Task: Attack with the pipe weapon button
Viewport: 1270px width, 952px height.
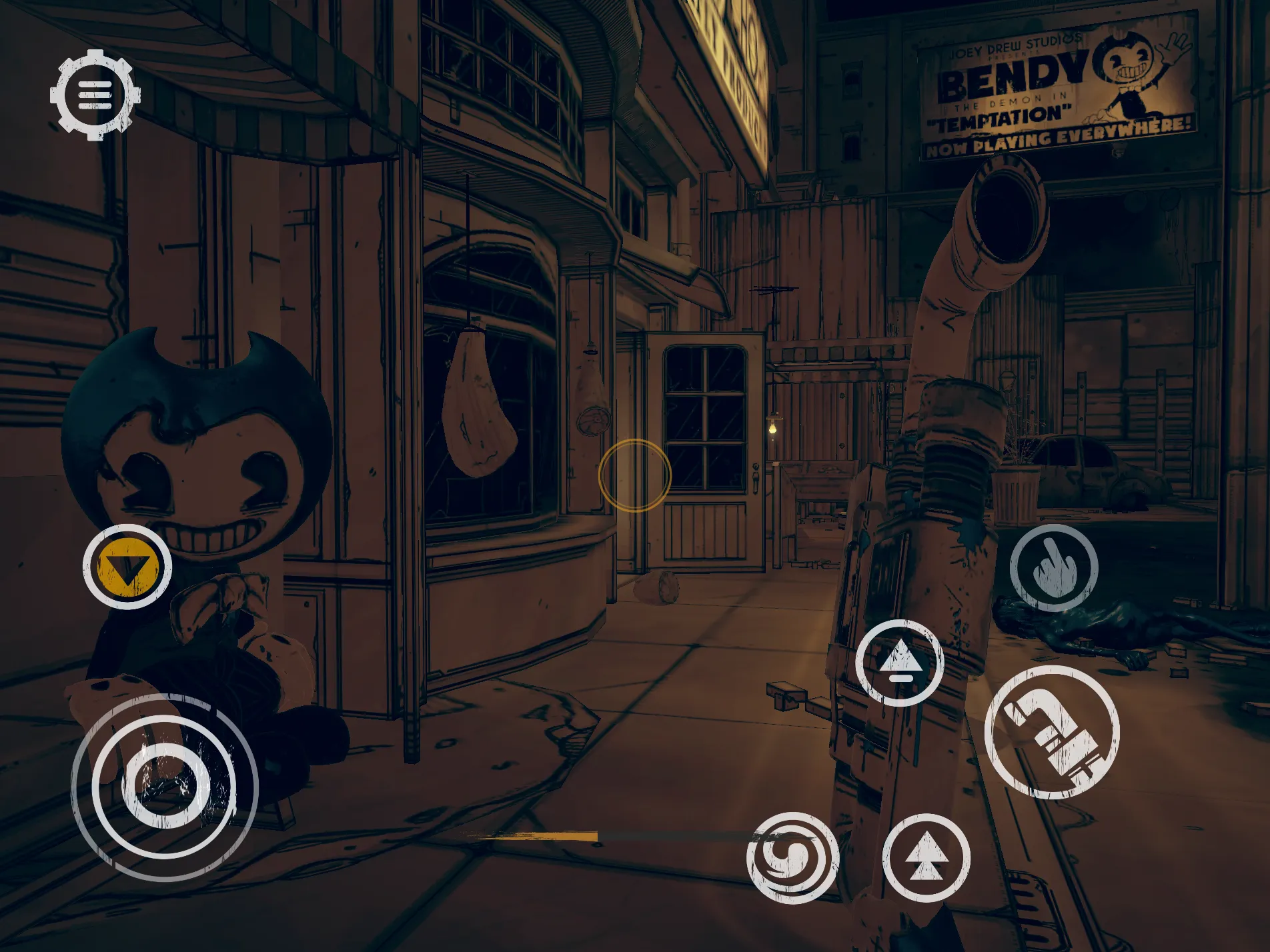Action: point(1052,732)
